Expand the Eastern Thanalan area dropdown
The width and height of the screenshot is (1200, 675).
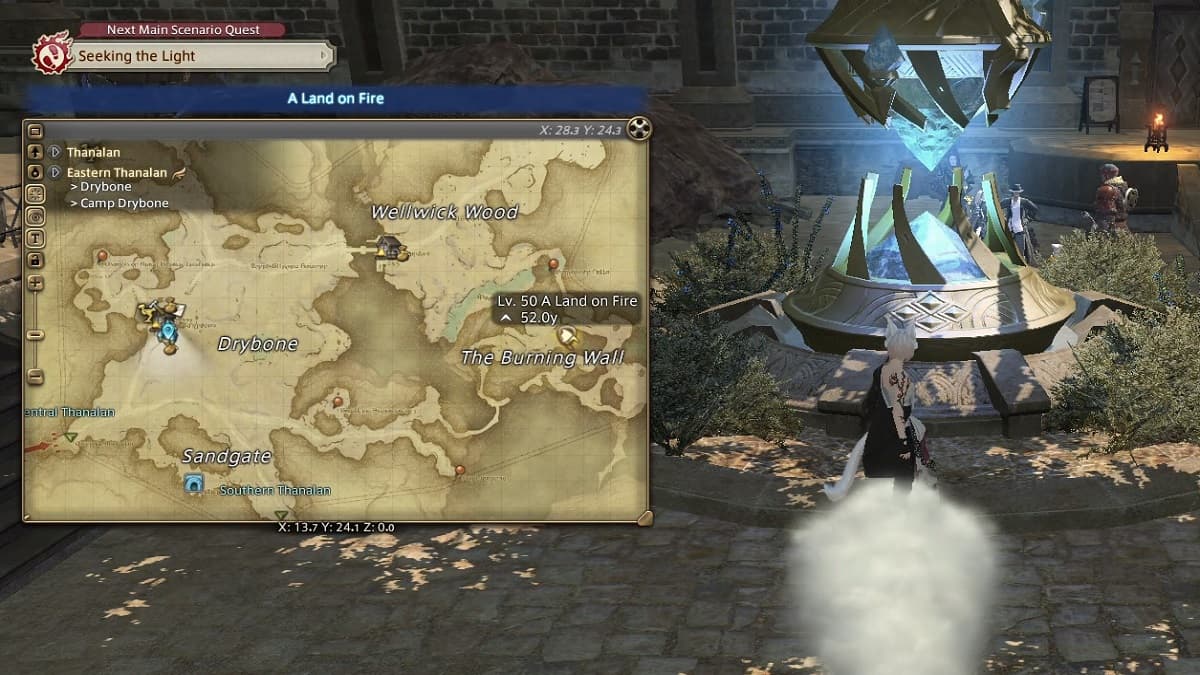click(56, 172)
